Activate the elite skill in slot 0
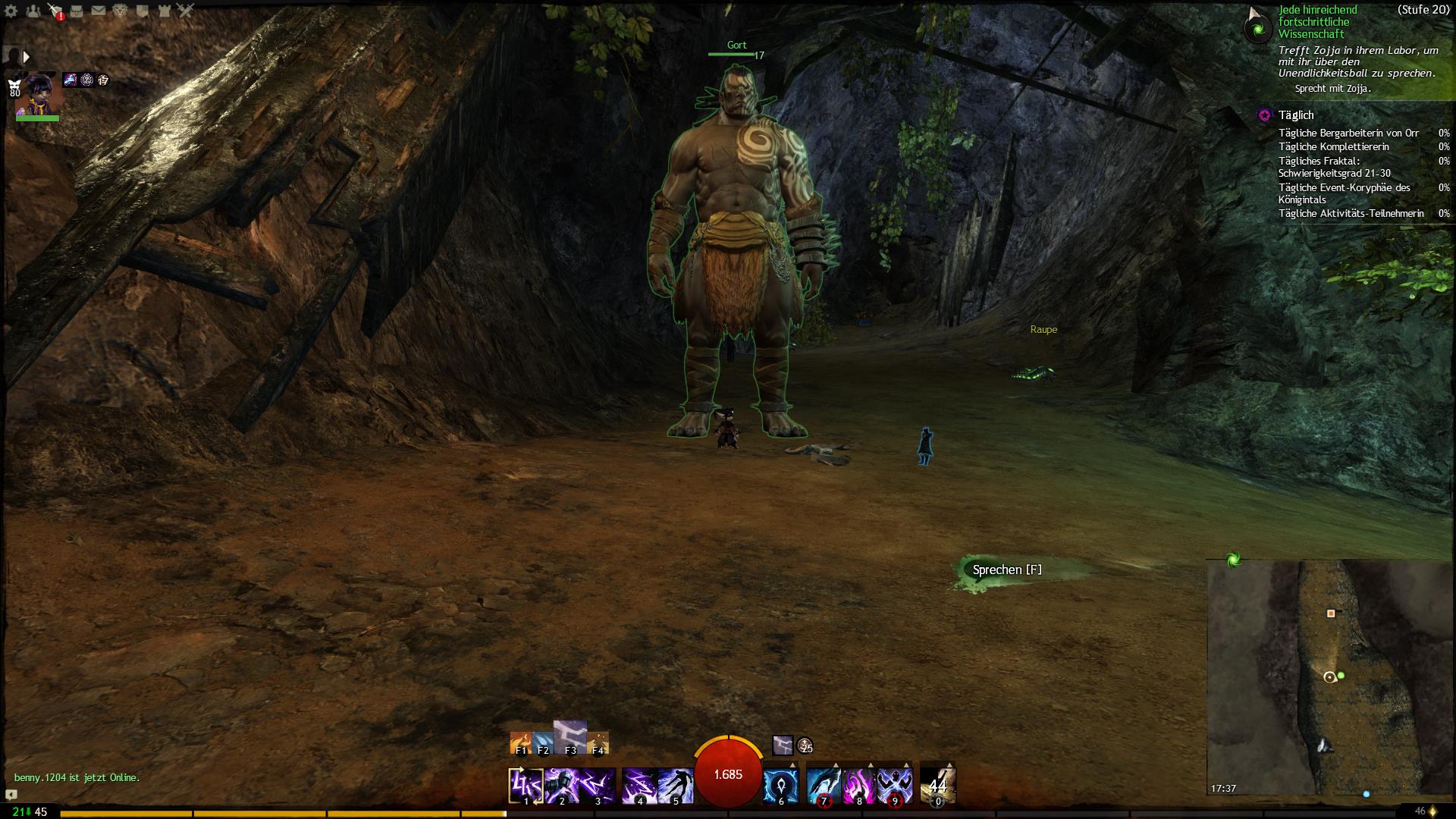Viewport: 1456px width, 819px height. 938,786
